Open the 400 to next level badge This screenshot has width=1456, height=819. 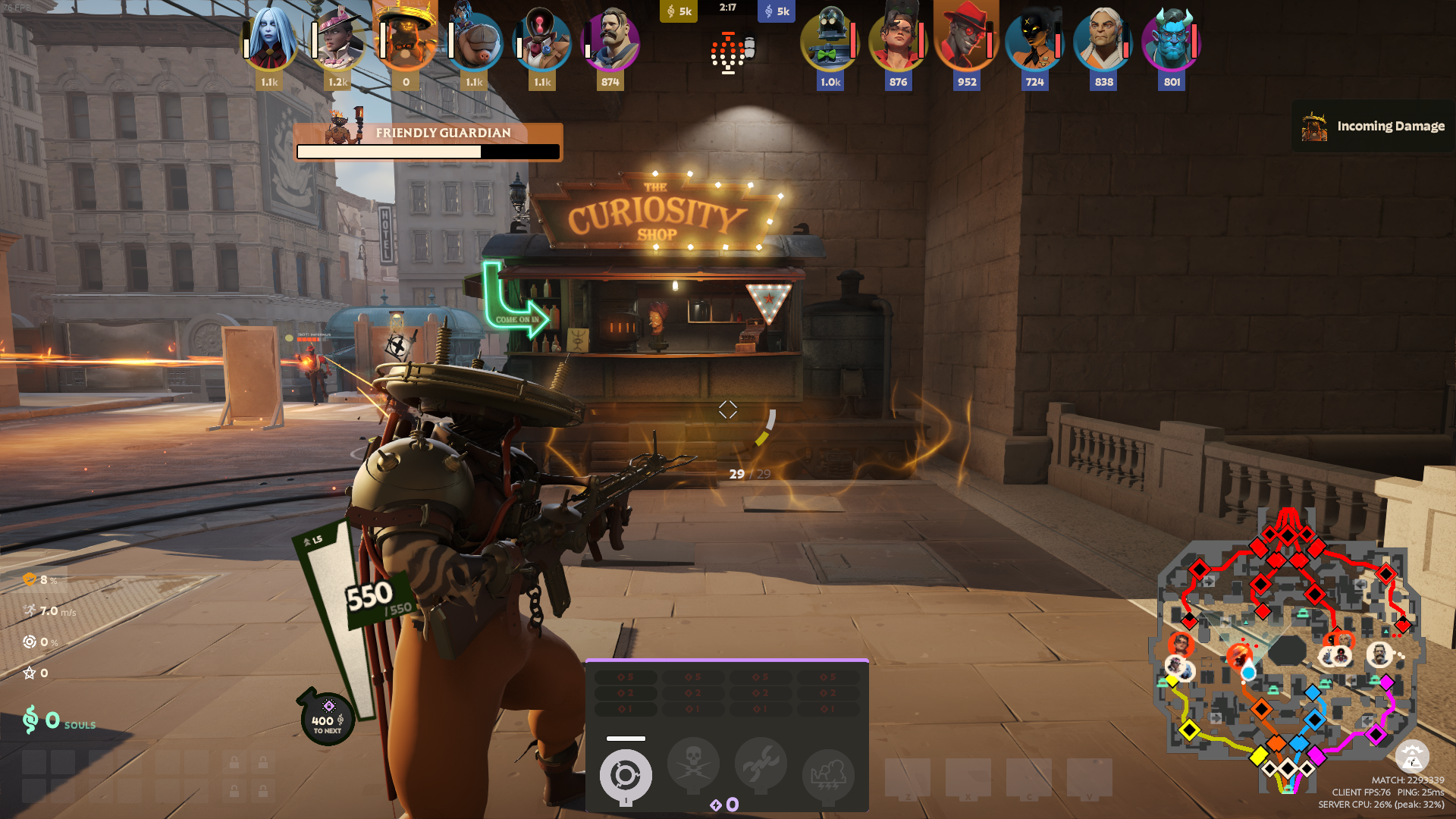pyautogui.click(x=328, y=719)
